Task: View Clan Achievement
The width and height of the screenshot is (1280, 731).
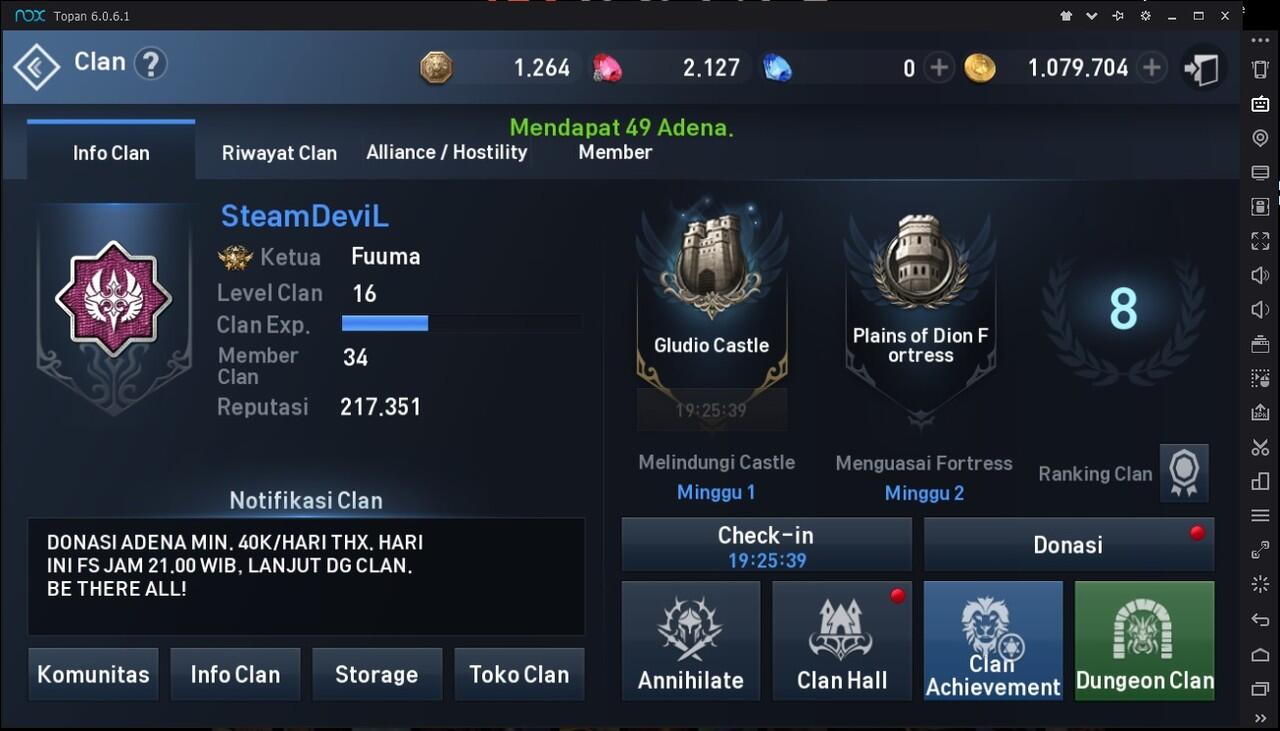Action: tap(993, 641)
